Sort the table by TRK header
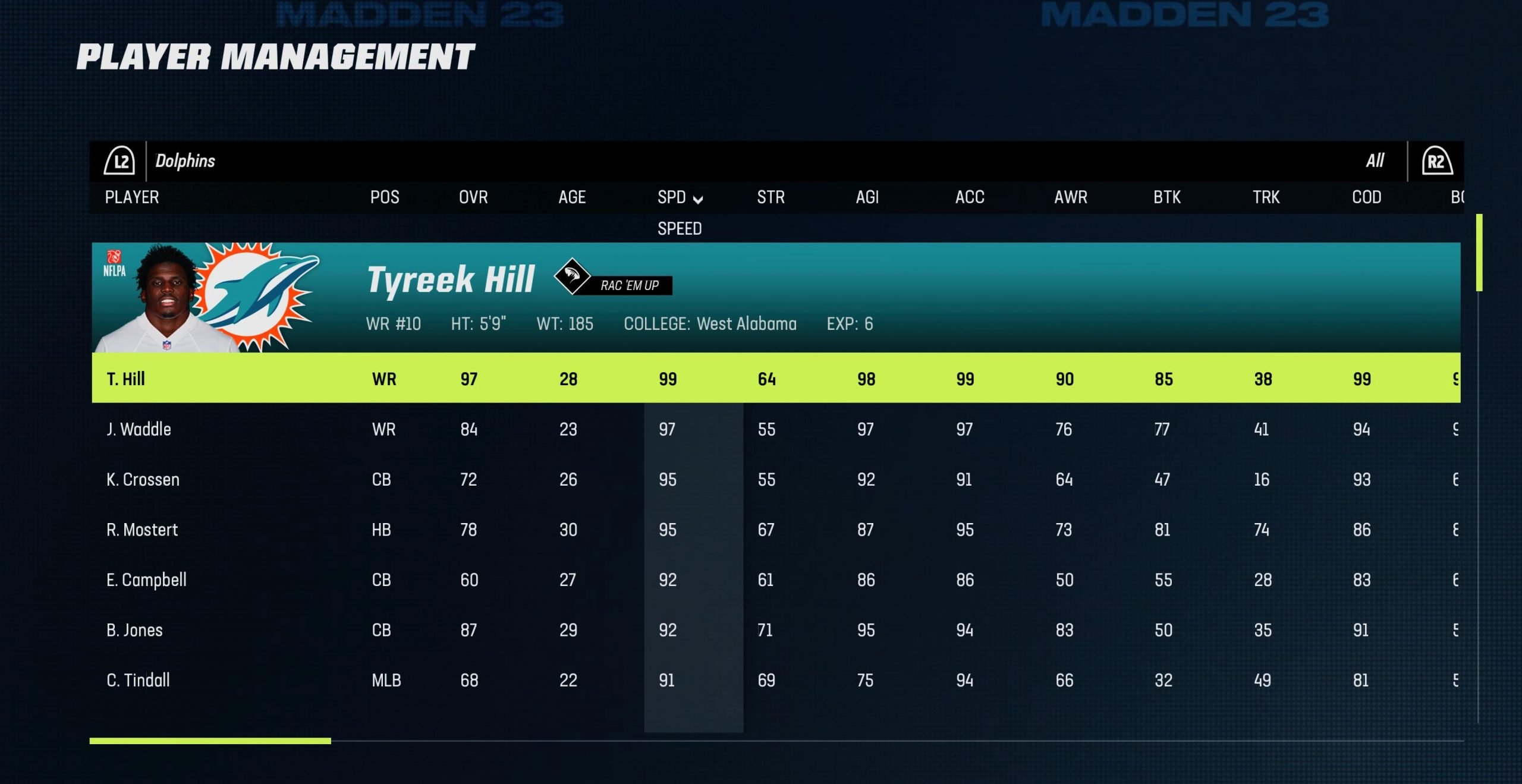This screenshot has width=1522, height=784. 1266,197
